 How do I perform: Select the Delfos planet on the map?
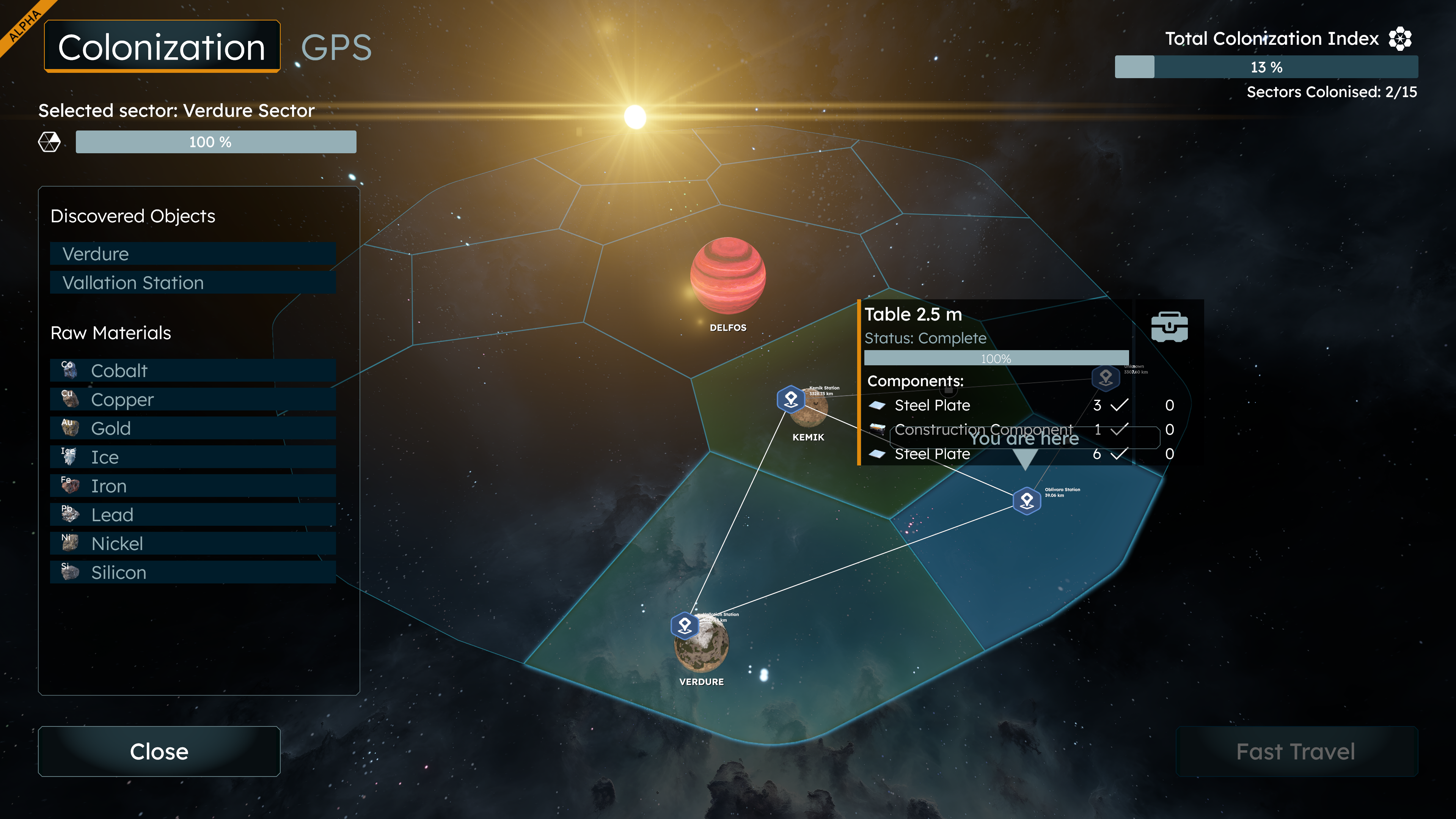click(728, 276)
